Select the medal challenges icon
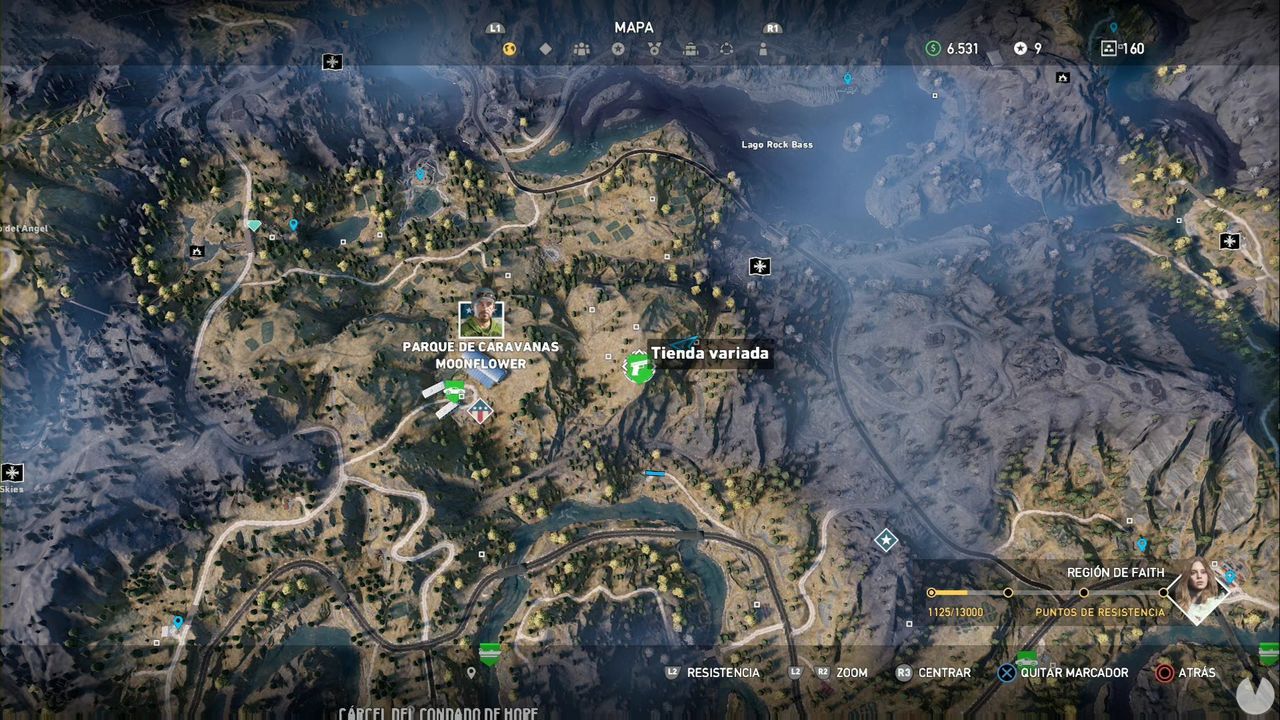1280x720 pixels. (x=655, y=48)
